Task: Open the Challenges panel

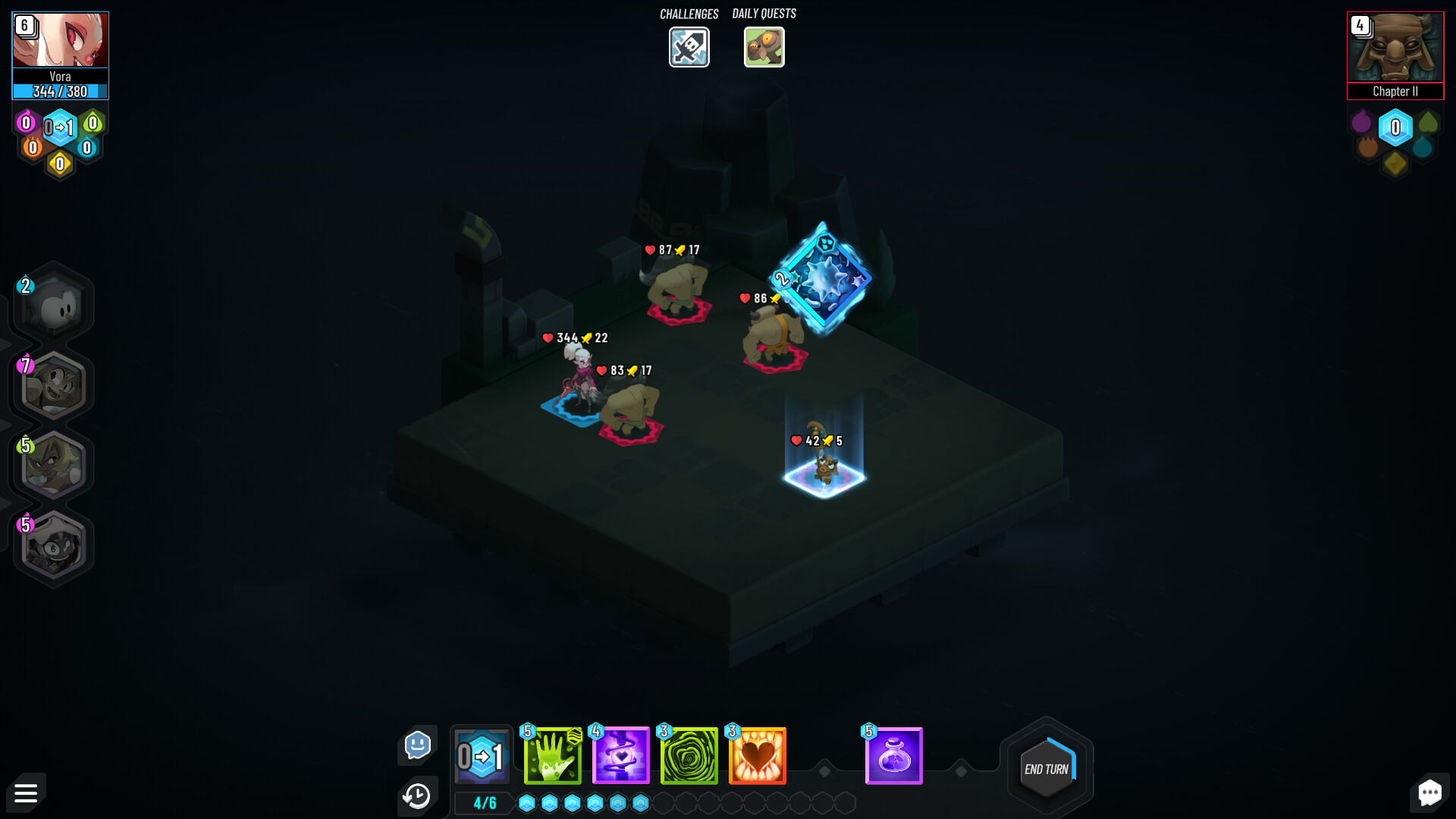Action: pos(689,47)
